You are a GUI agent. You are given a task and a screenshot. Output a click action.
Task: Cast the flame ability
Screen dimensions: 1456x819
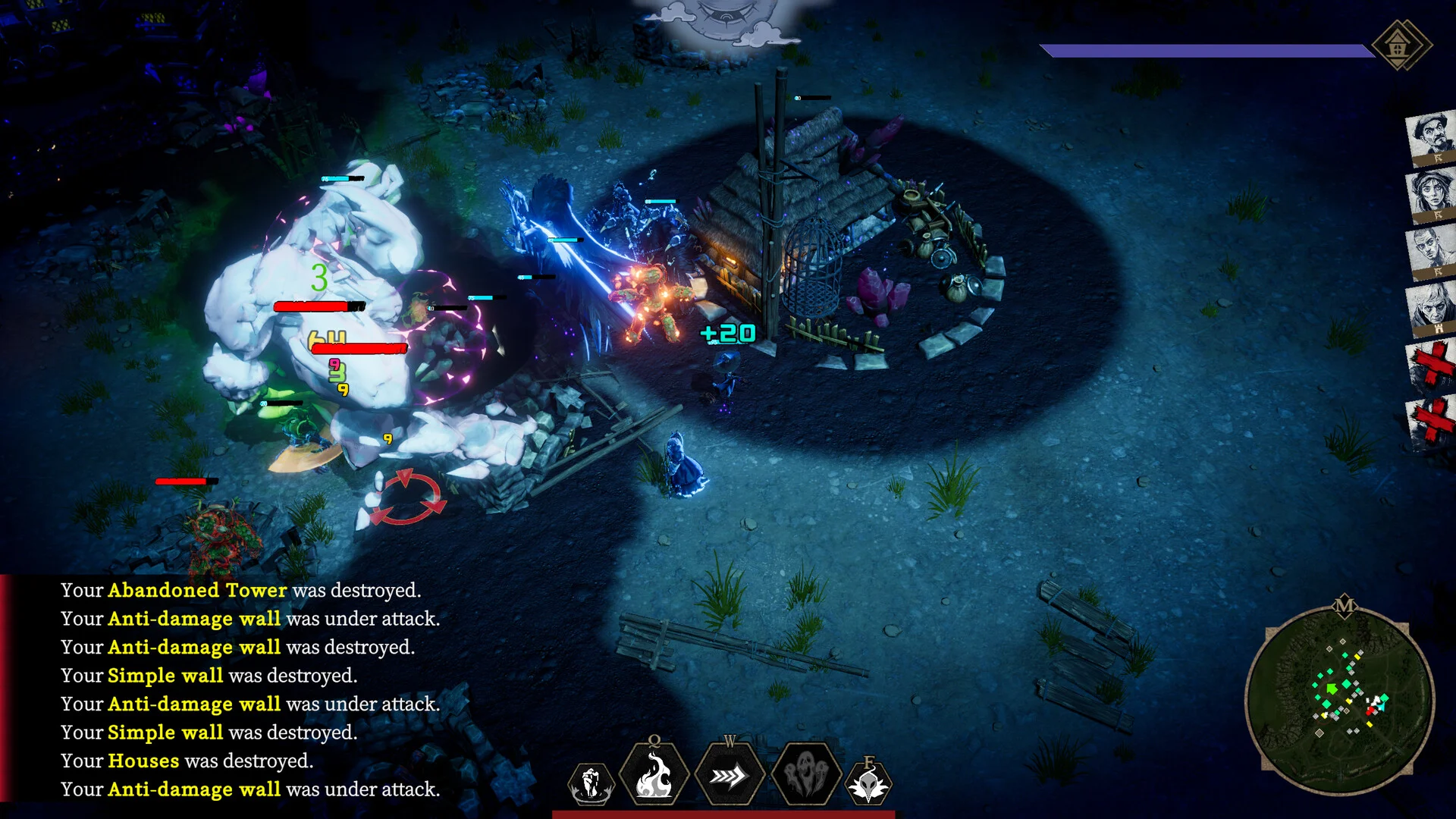point(654,776)
